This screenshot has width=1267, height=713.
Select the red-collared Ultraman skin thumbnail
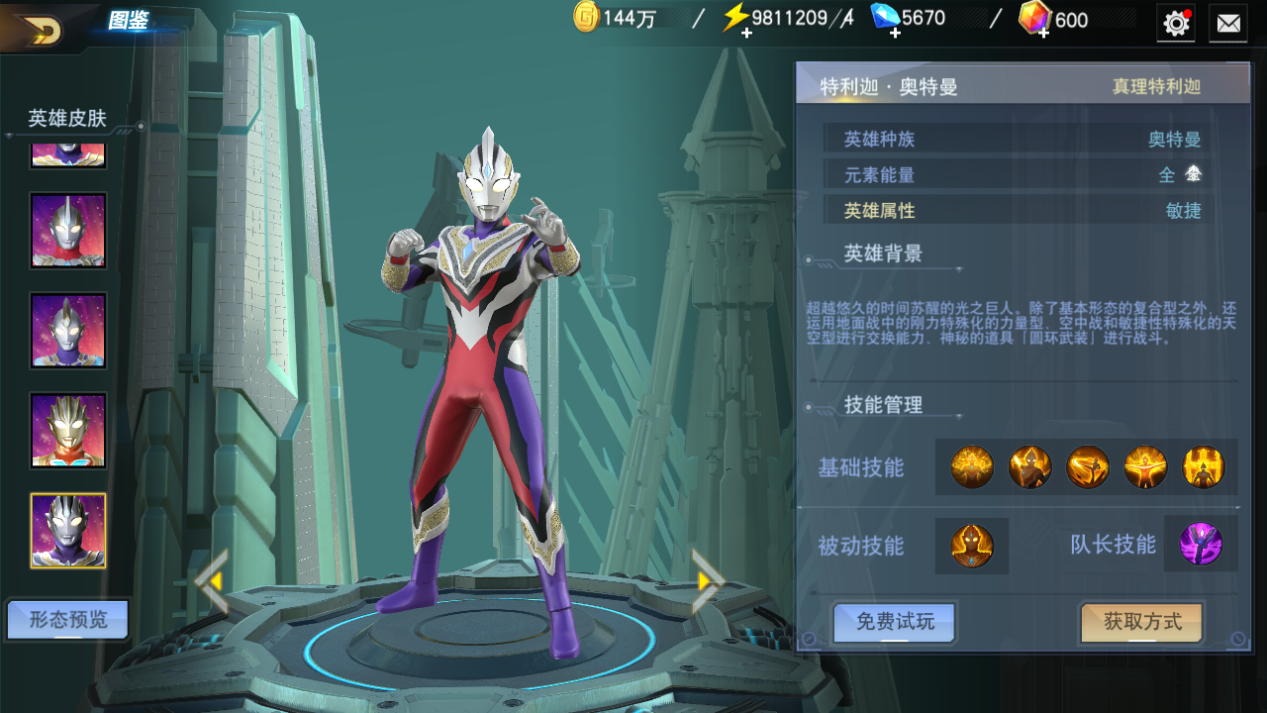[x=68, y=230]
